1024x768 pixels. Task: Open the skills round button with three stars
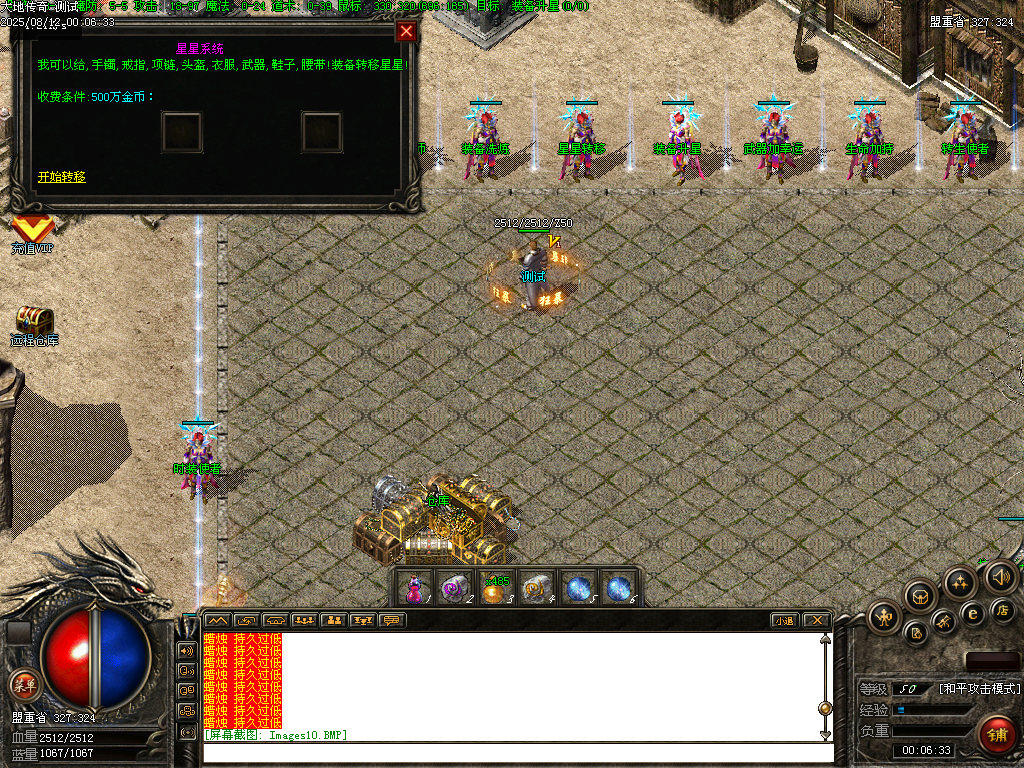pos(960,582)
